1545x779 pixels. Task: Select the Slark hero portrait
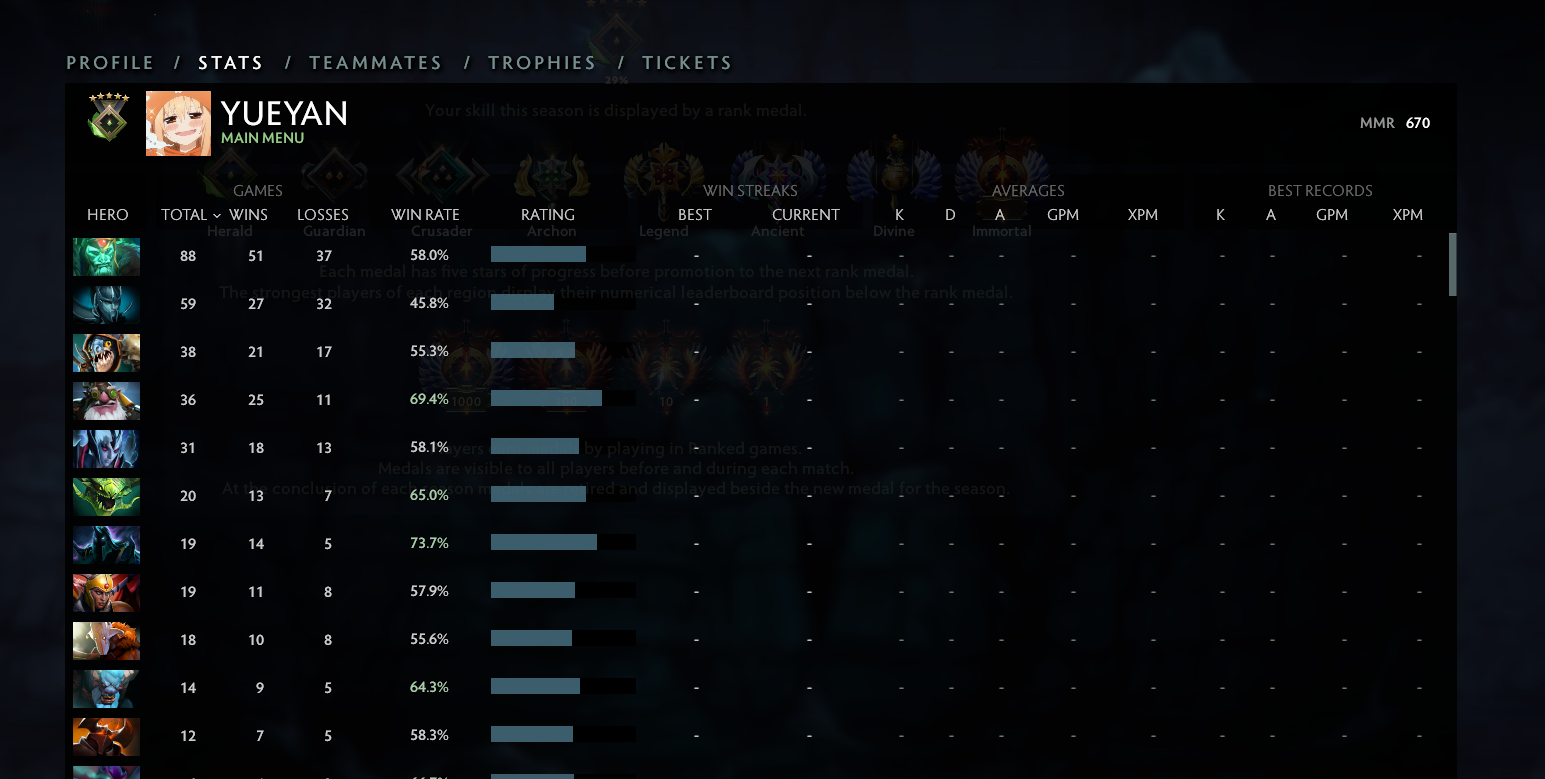click(106, 352)
